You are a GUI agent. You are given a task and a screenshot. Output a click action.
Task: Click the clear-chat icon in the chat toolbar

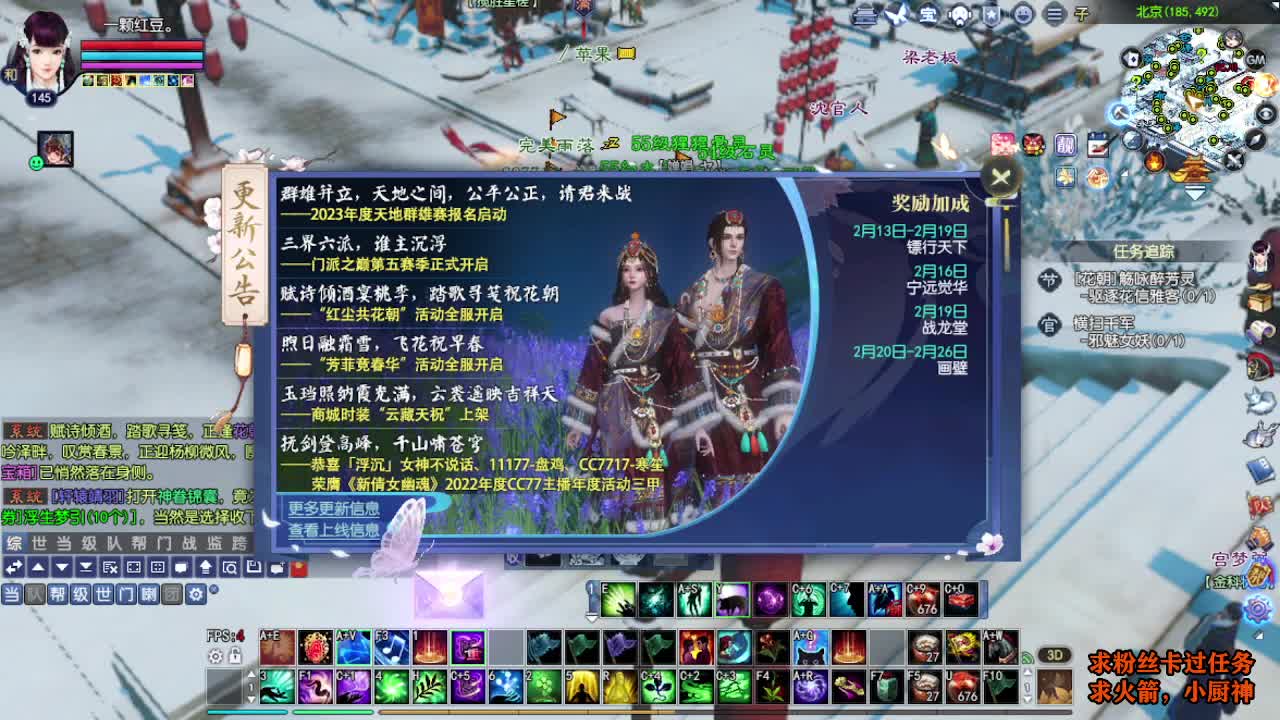tap(109, 567)
